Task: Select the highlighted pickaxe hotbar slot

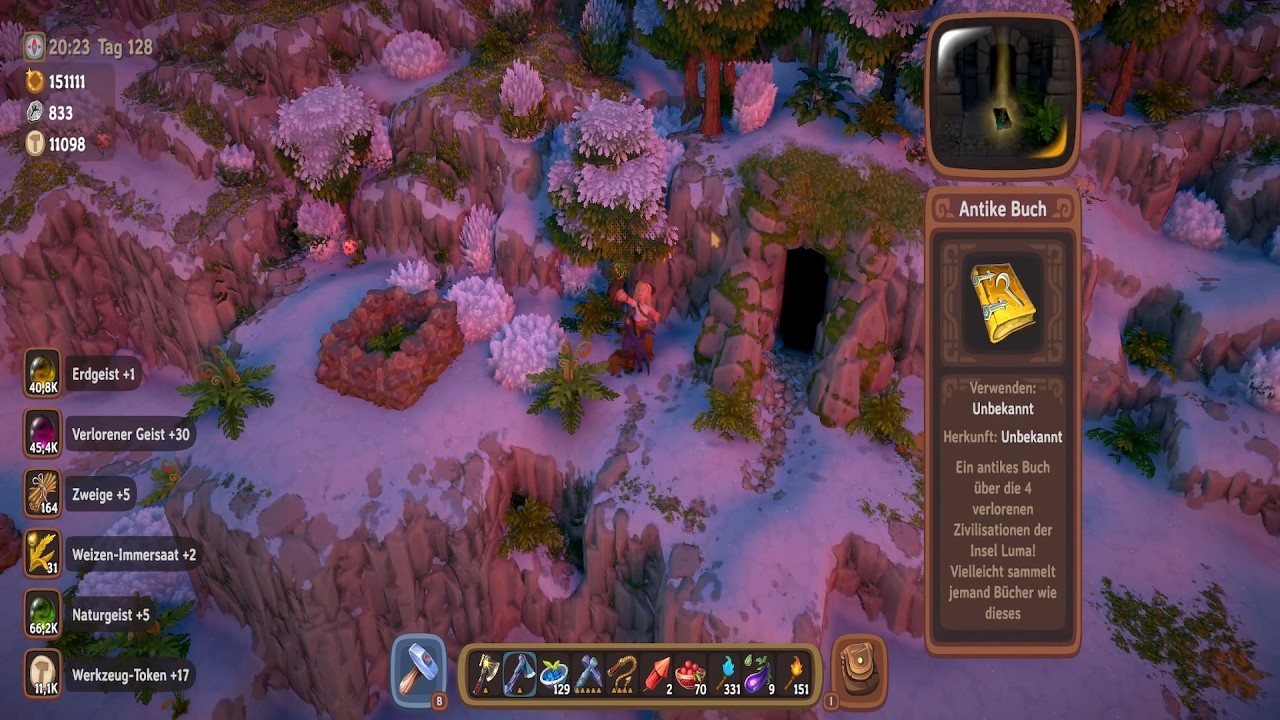Action: pos(520,674)
